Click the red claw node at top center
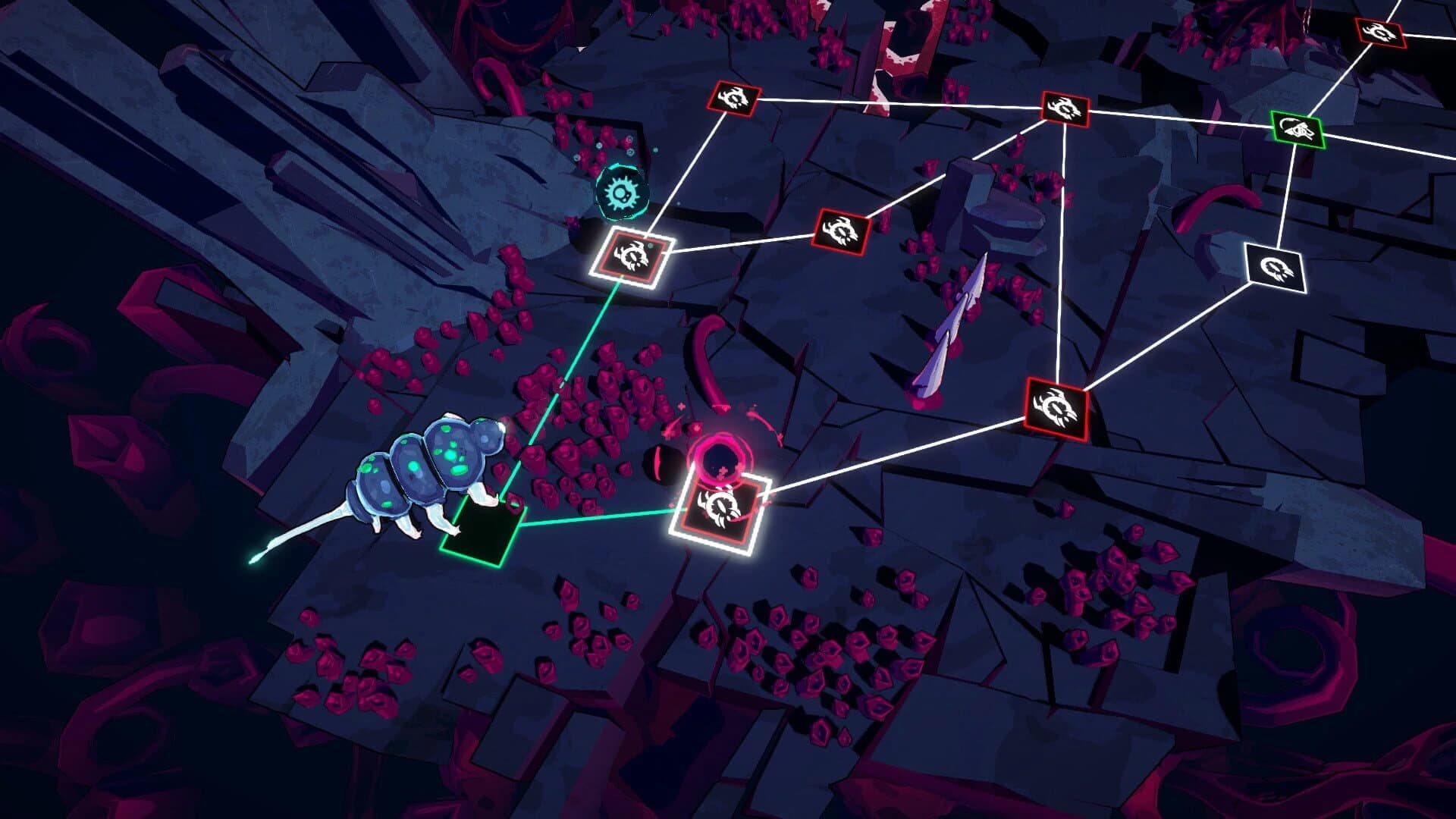The width and height of the screenshot is (1456, 819). pyautogui.click(x=733, y=98)
